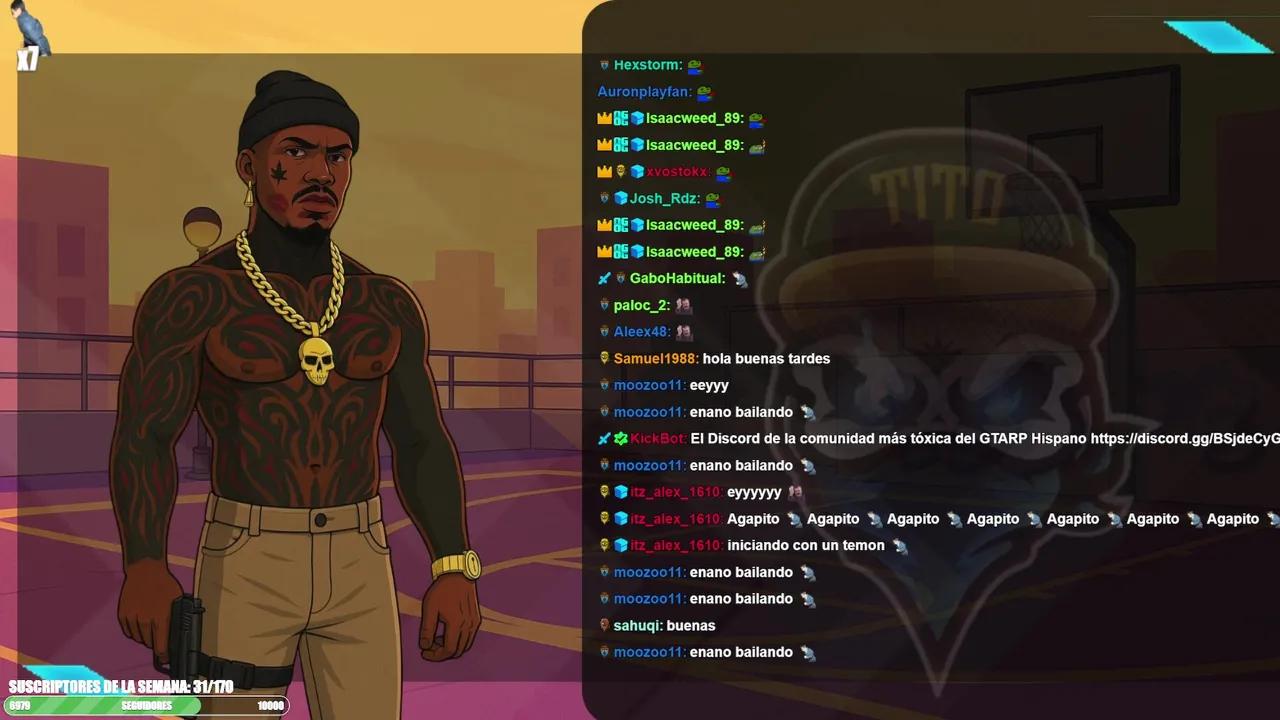Click the blue gift-box badge next to Josh_Rdz
The image size is (1280, 720).
pyautogui.click(x=622, y=198)
